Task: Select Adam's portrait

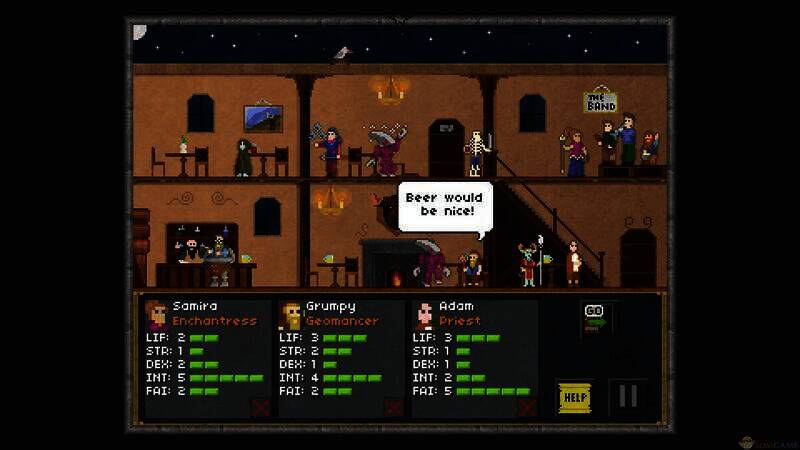Action: point(424,314)
